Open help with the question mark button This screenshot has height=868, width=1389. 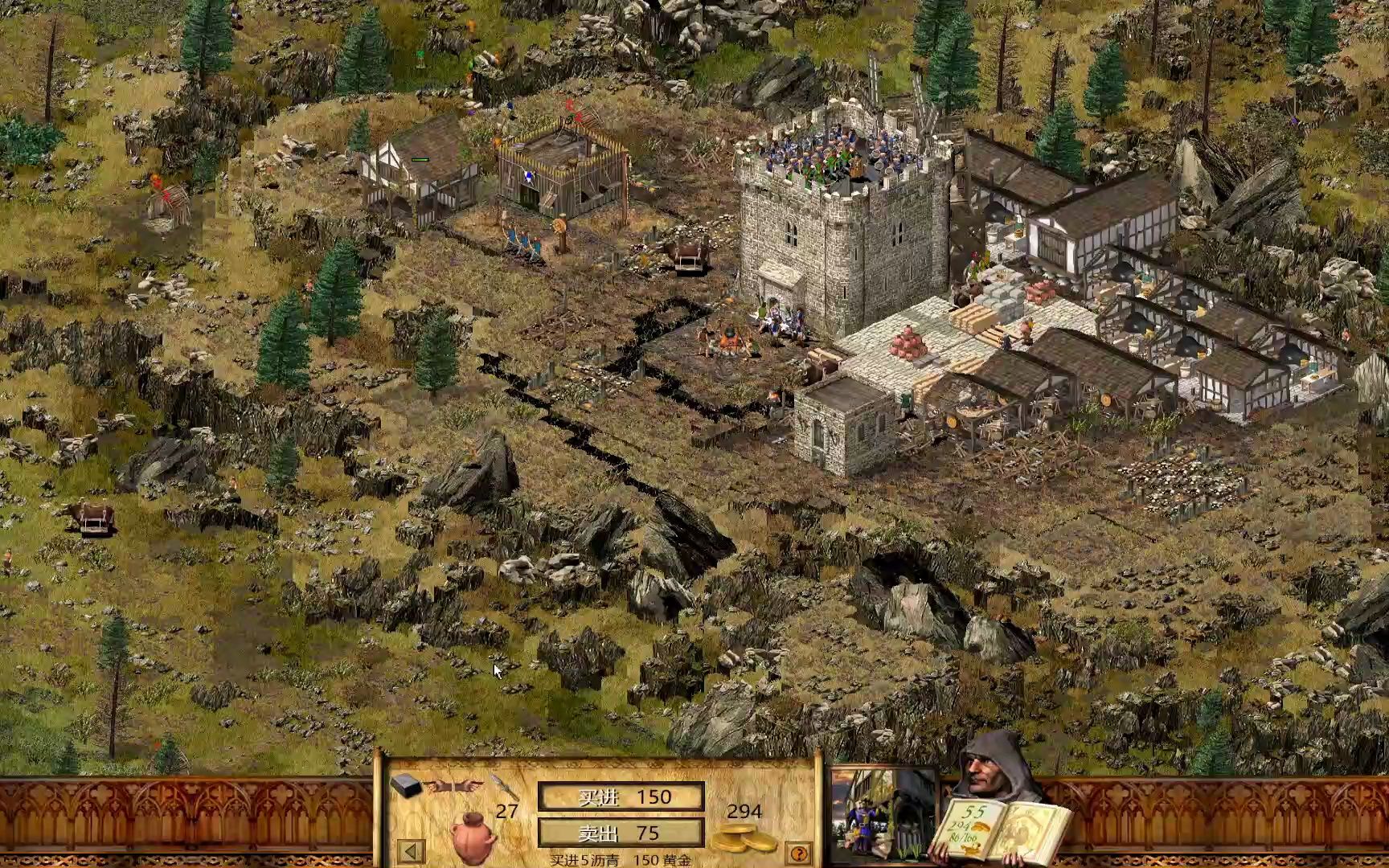tap(797, 853)
